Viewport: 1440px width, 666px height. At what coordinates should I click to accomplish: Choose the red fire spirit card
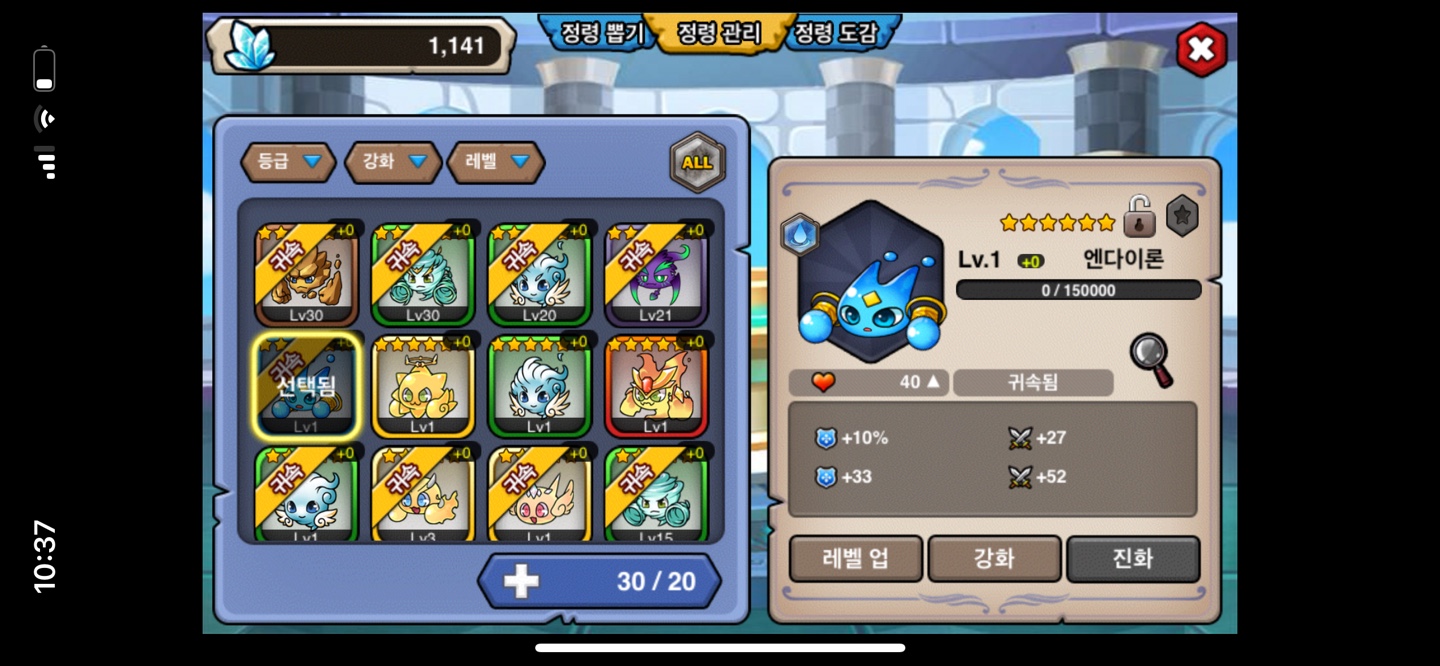(656, 386)
